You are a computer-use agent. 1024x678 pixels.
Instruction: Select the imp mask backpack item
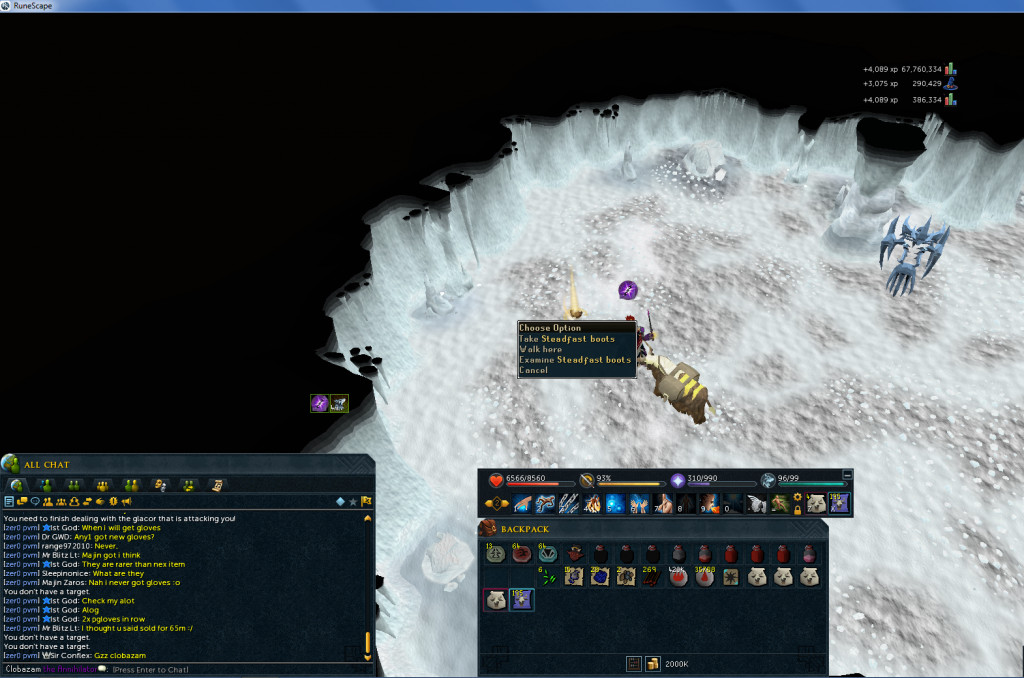(x=574, y=553)
